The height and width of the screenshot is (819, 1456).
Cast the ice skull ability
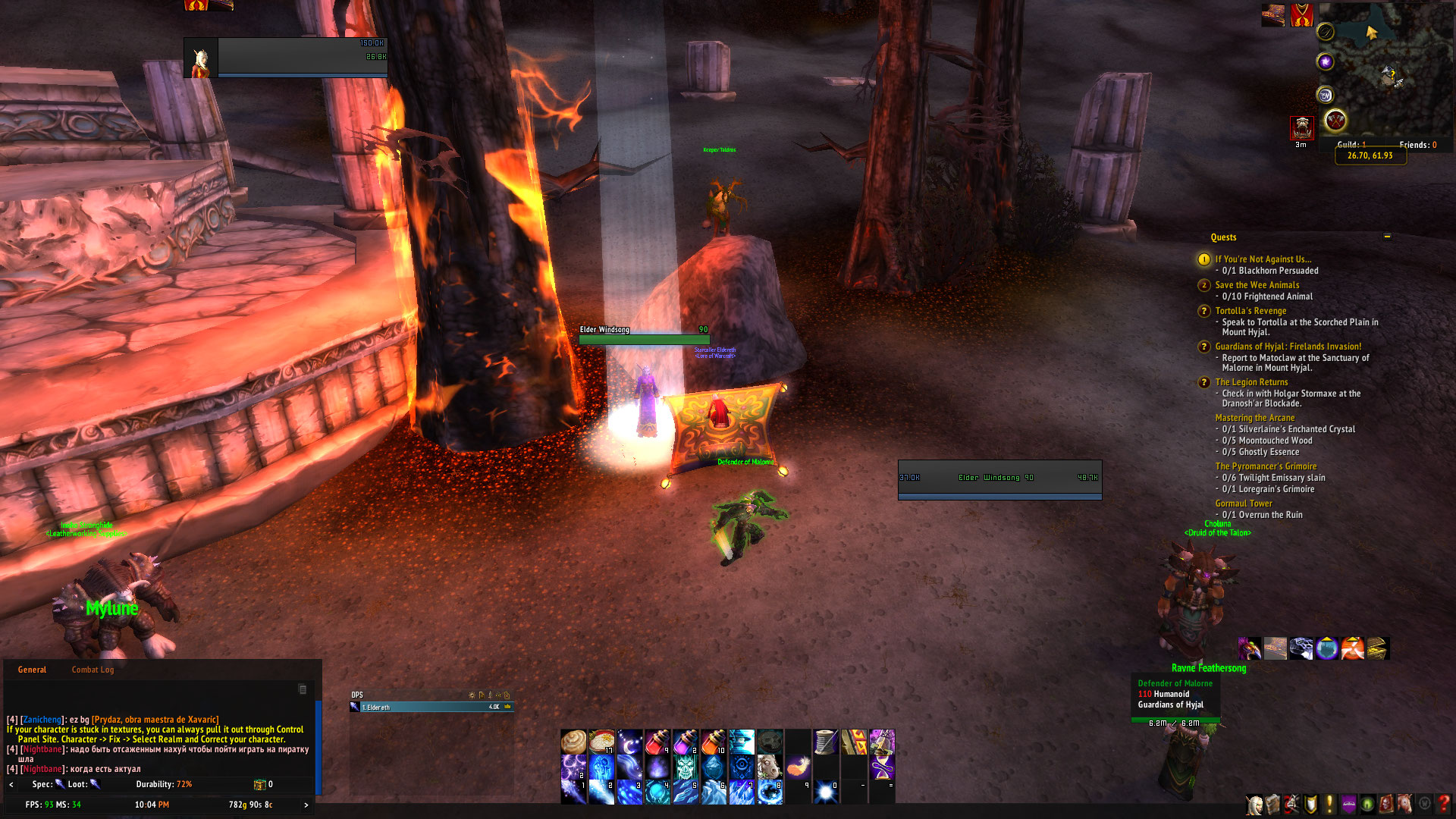tap(685, 767)
